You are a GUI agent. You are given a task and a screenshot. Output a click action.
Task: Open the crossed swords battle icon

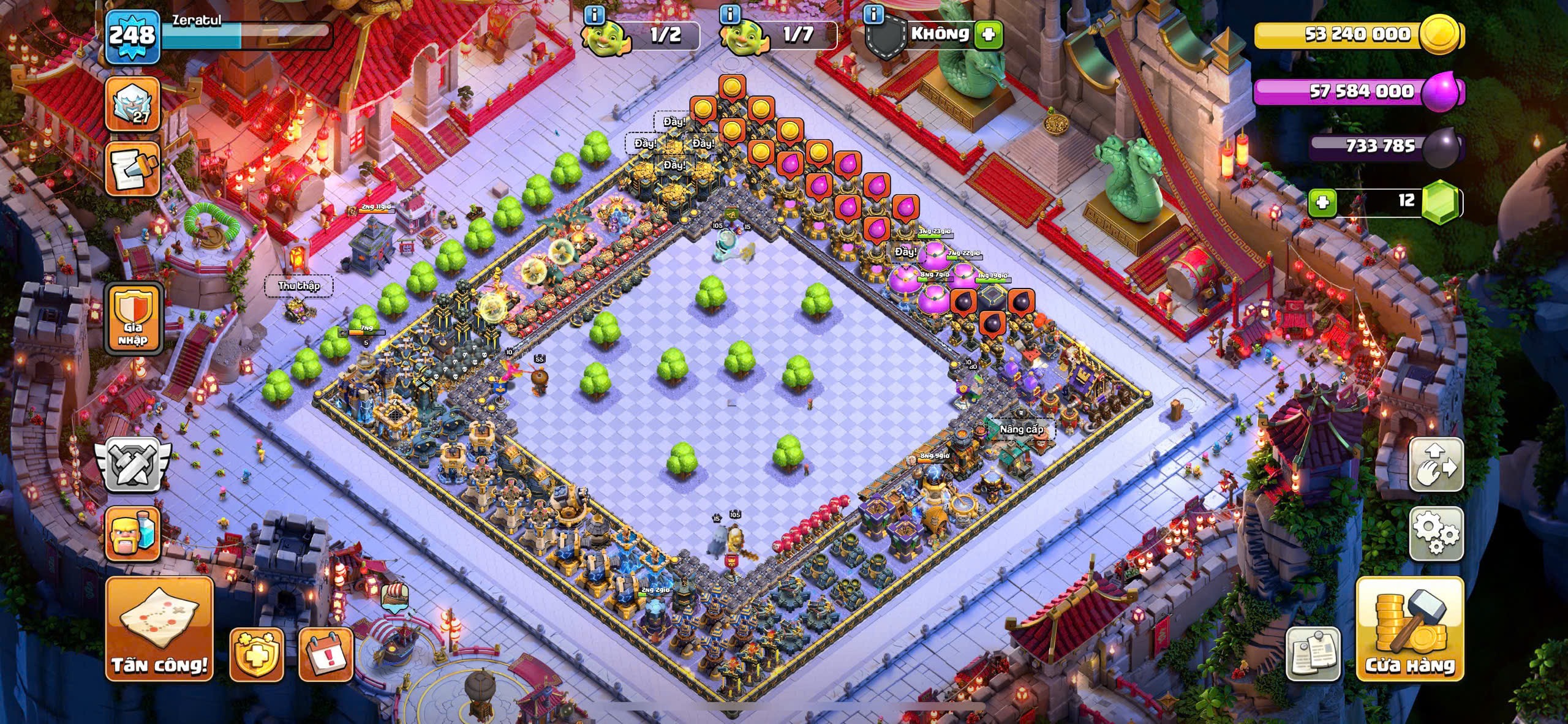[x=132, y=464]
